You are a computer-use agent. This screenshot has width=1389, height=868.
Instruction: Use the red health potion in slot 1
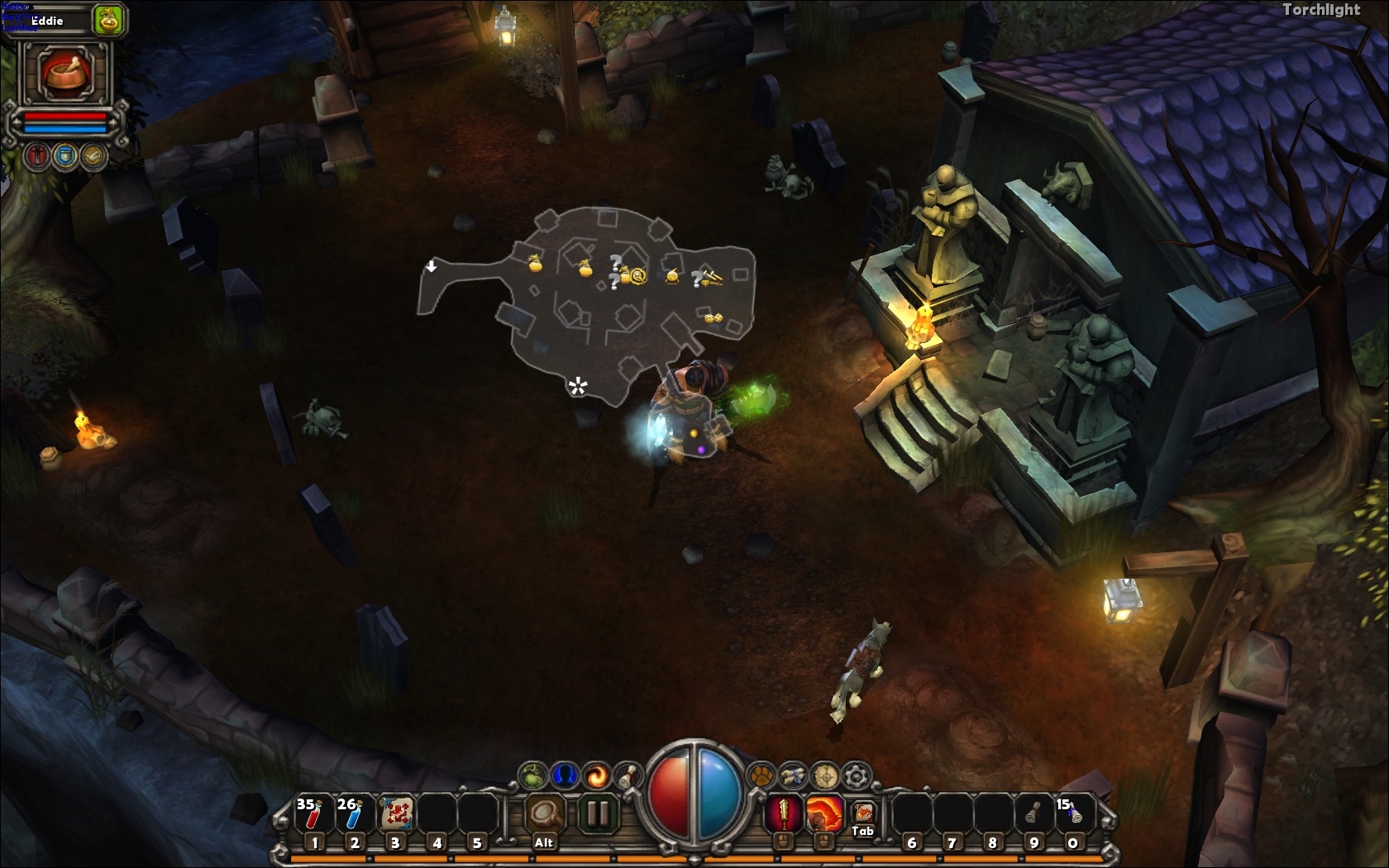(313, 814)
